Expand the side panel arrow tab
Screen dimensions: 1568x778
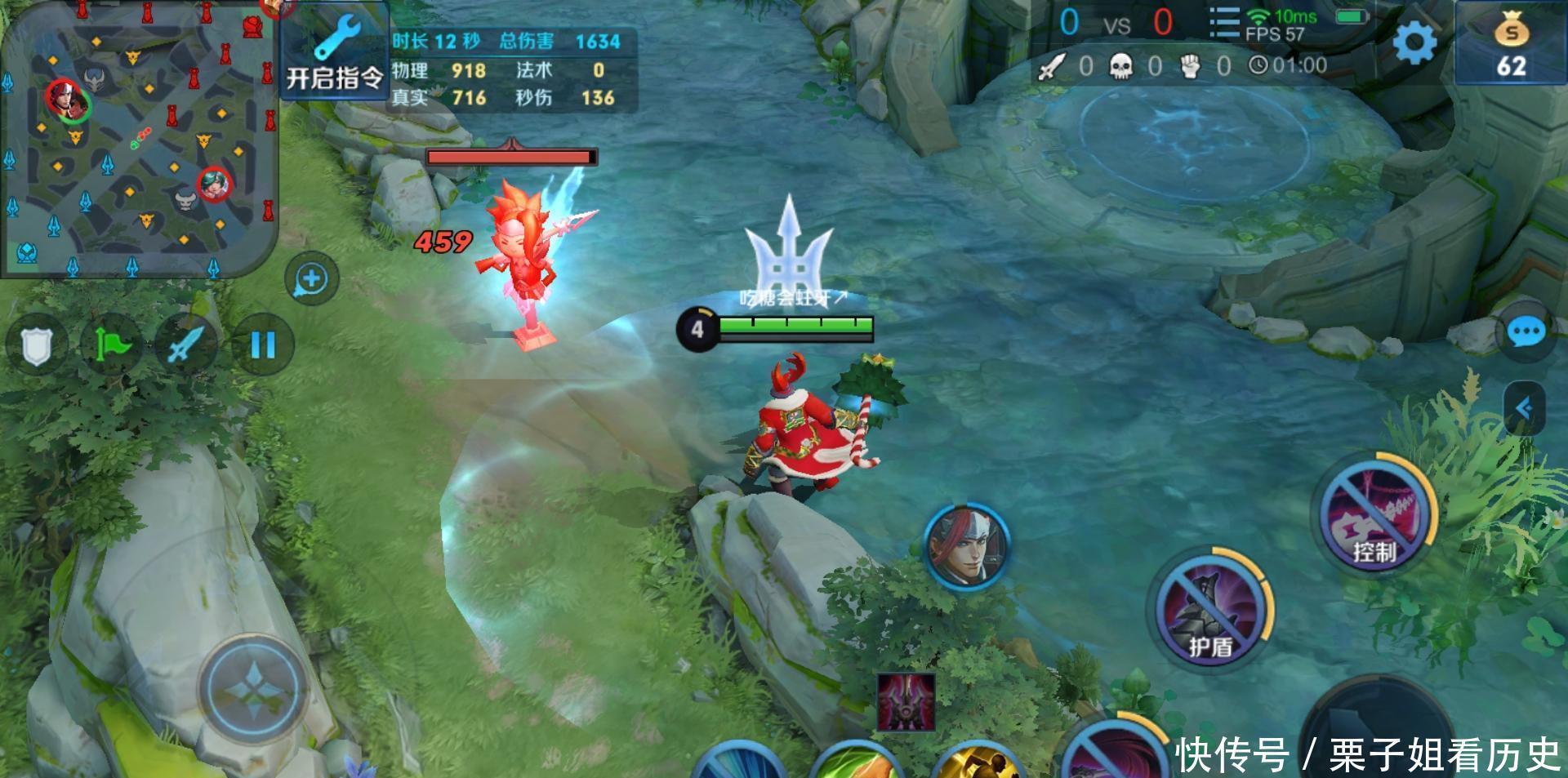[x=1524, y=408]
